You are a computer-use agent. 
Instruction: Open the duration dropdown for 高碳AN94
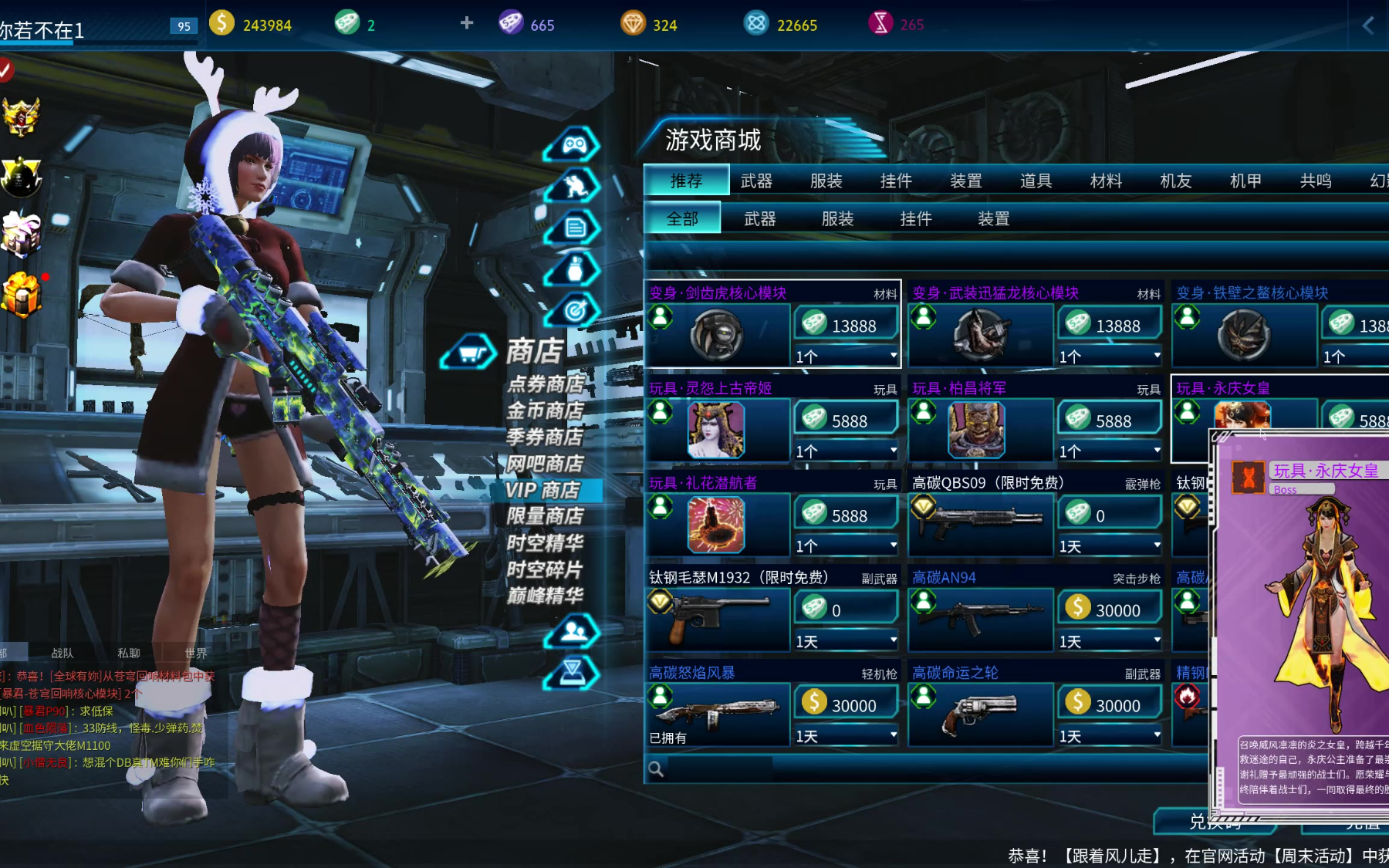[1110, 641]
